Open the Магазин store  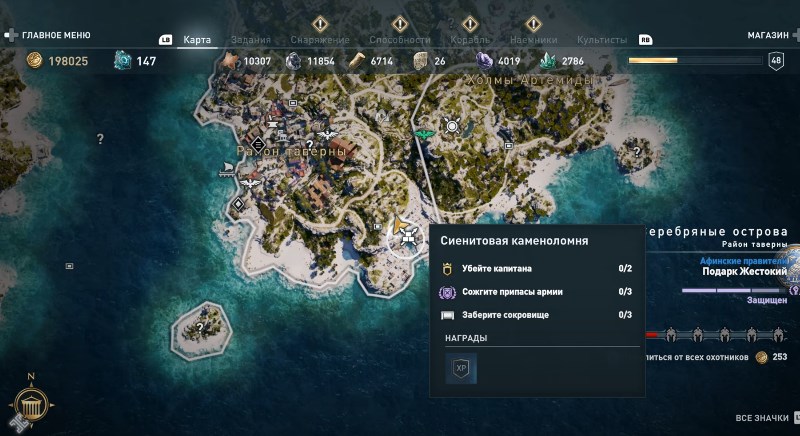(768, 35)
